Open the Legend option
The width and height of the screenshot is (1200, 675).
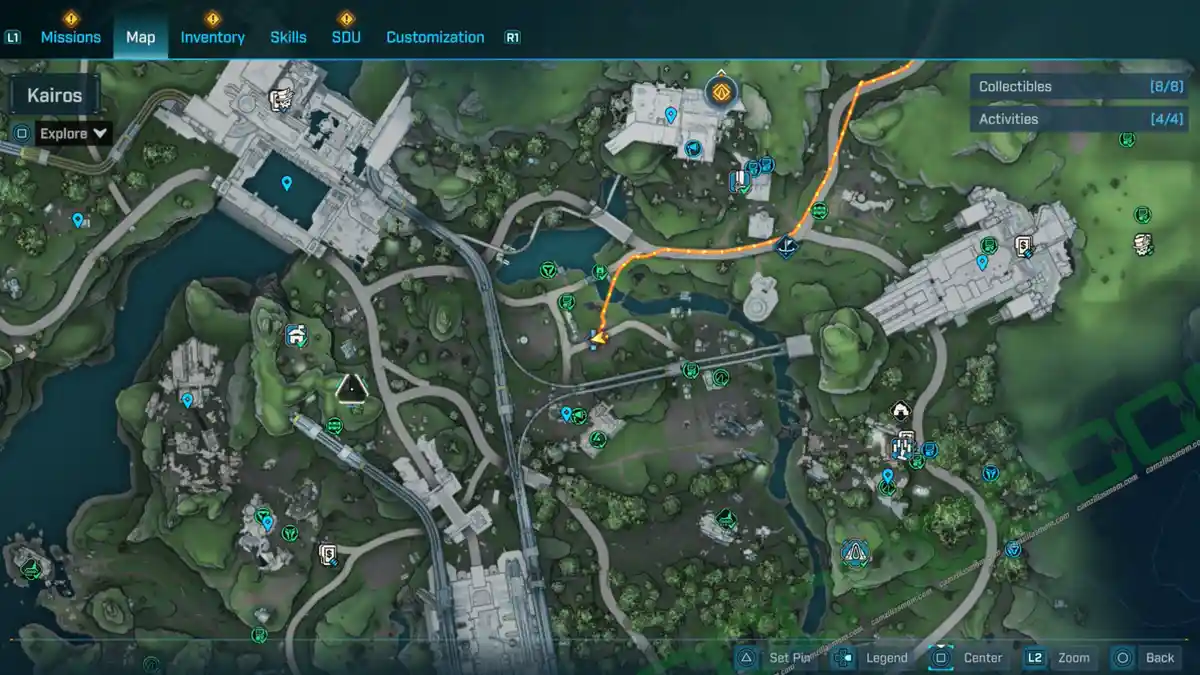pyautogui.click(x=871, y=657)
